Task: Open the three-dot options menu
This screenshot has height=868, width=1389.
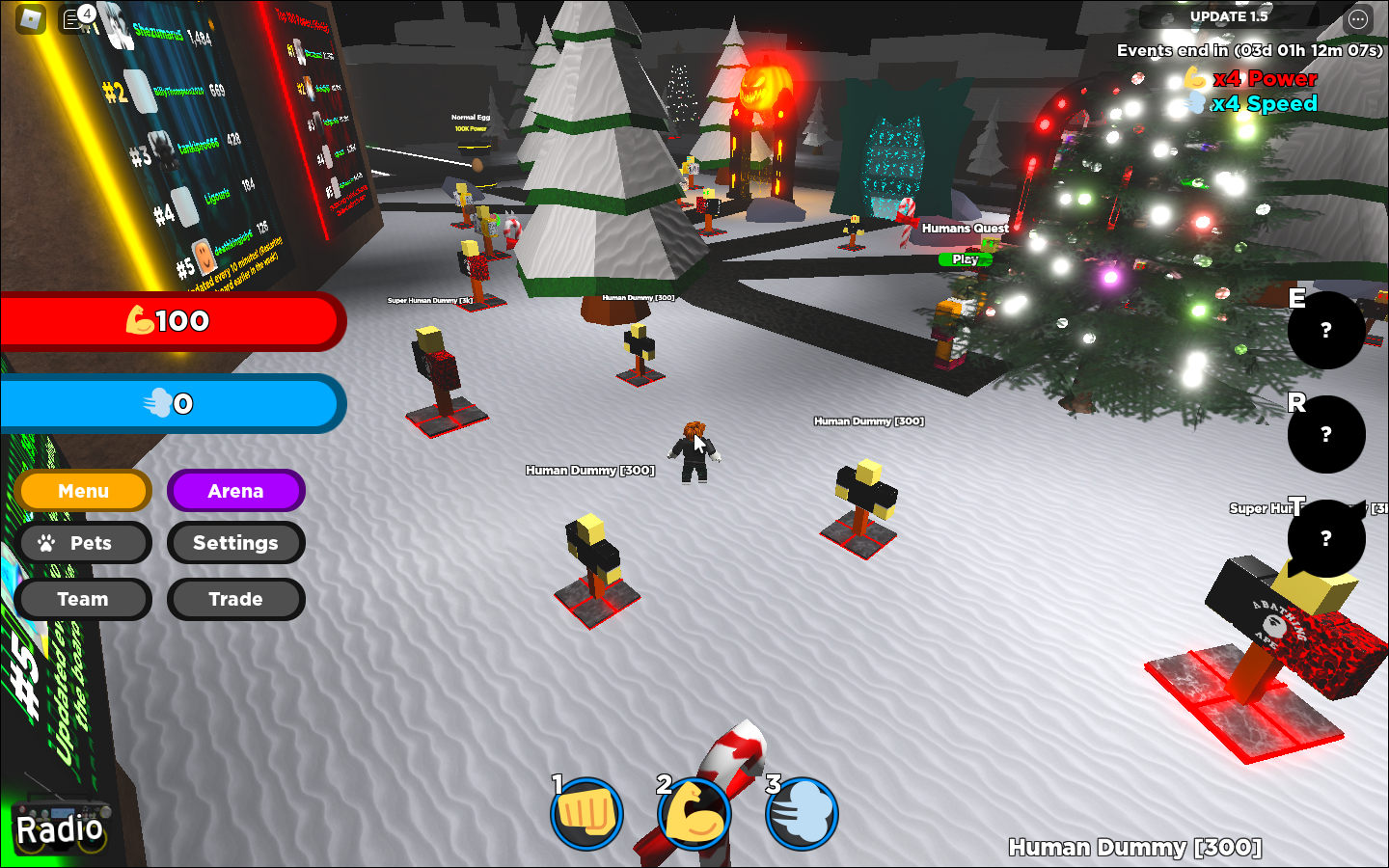Action: coord(1358,18)
